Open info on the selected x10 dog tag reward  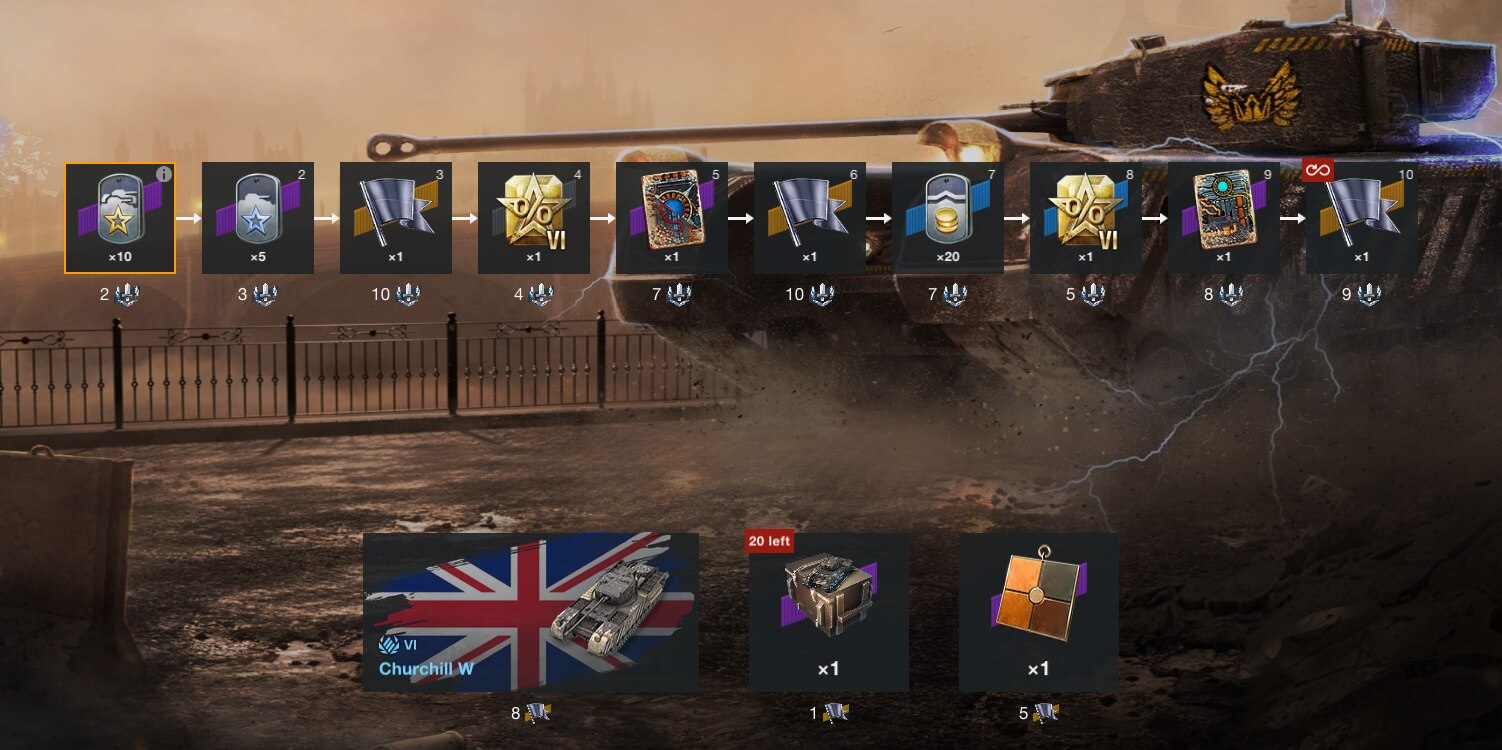[162, 173]
